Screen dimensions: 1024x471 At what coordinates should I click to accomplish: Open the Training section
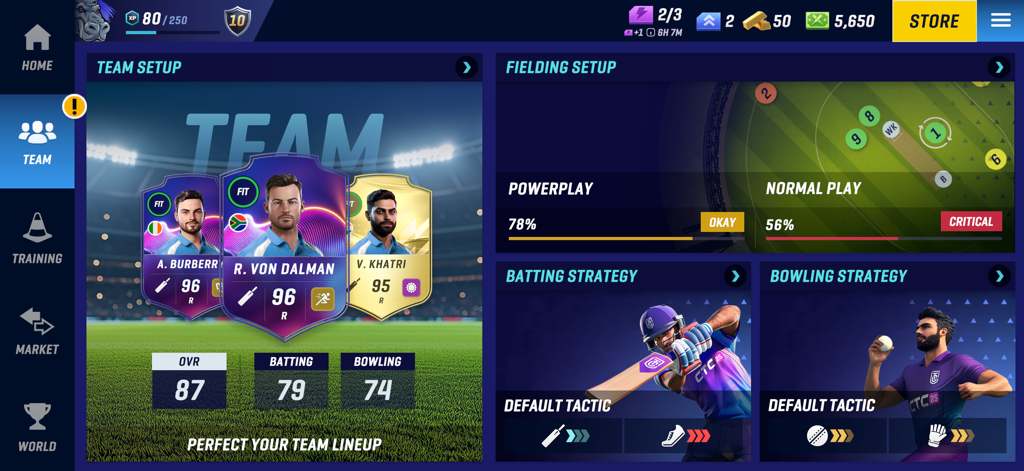pyautogui.click(x=37, y=239)
